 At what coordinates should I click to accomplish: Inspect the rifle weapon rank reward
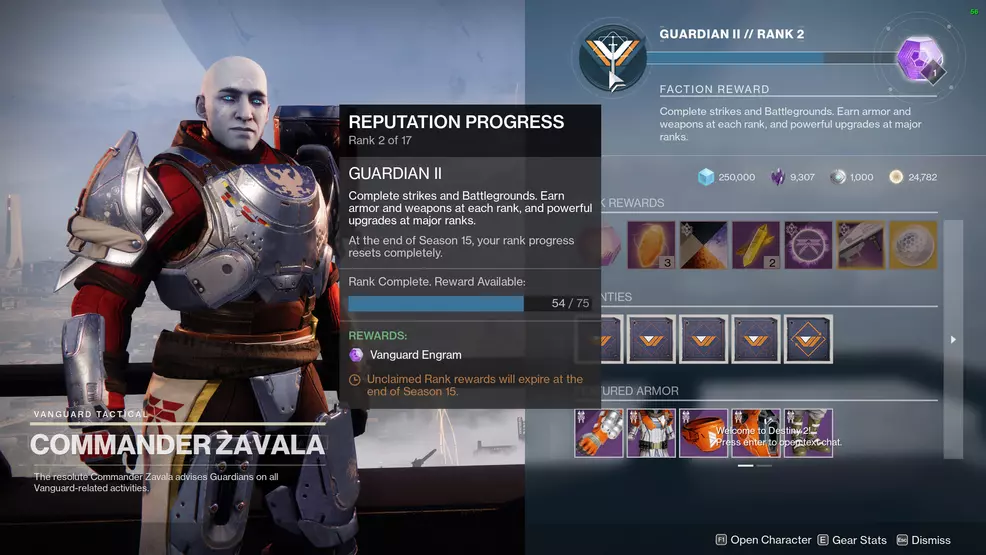860,246
